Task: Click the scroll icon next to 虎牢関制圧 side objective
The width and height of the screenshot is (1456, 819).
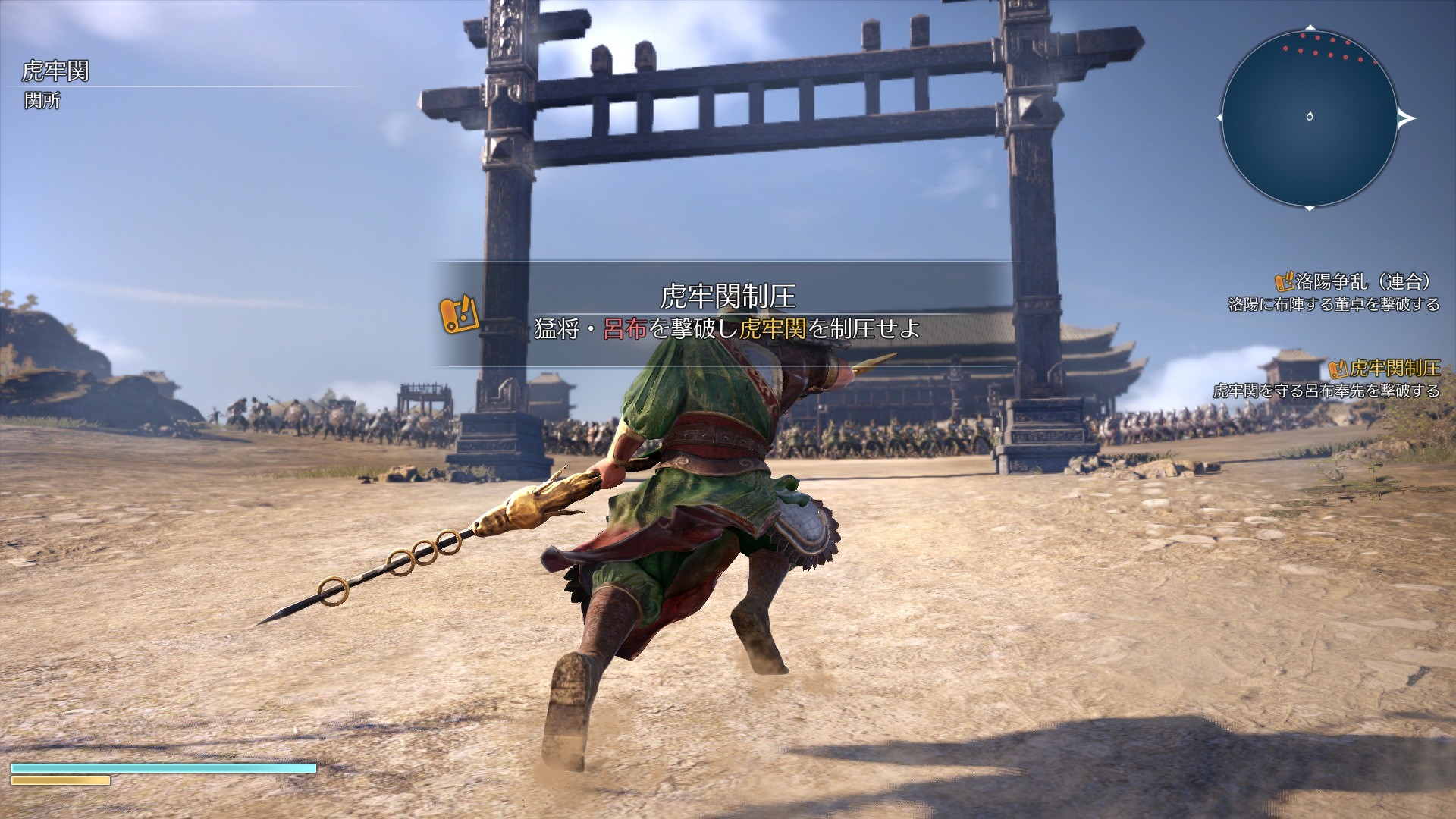Action: point(1339,370)
